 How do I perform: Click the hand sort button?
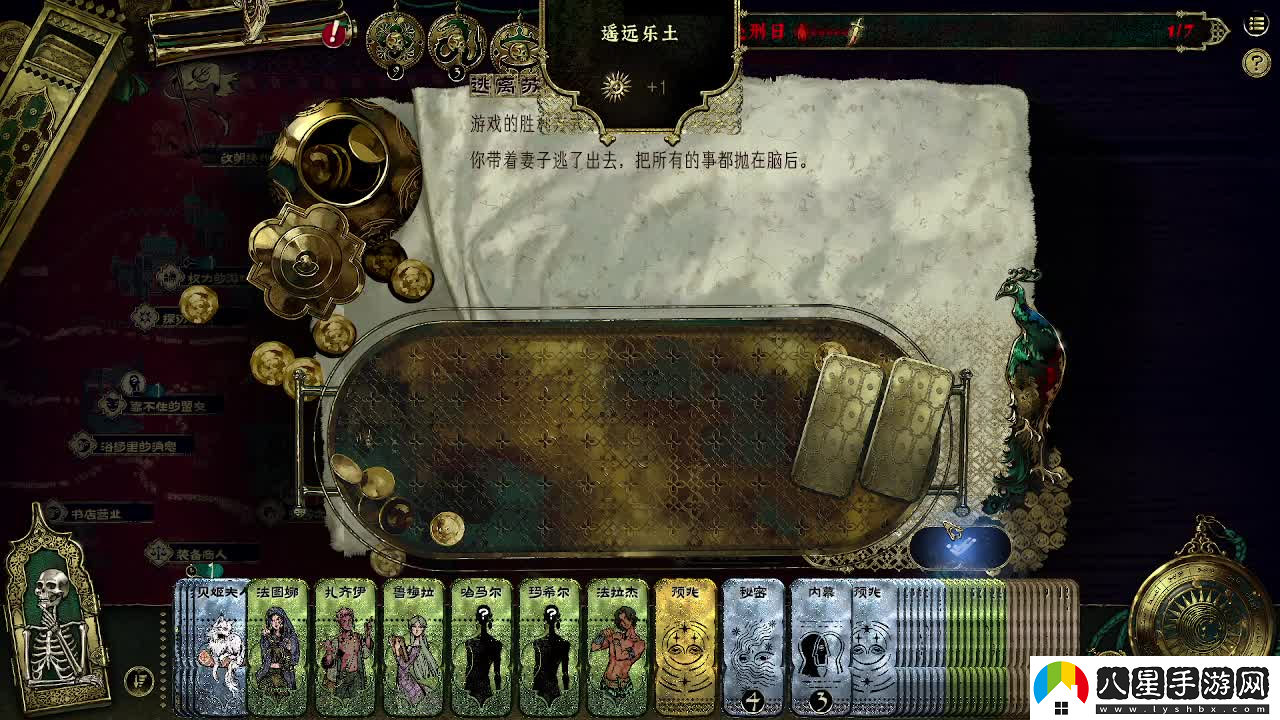[139, 682]
